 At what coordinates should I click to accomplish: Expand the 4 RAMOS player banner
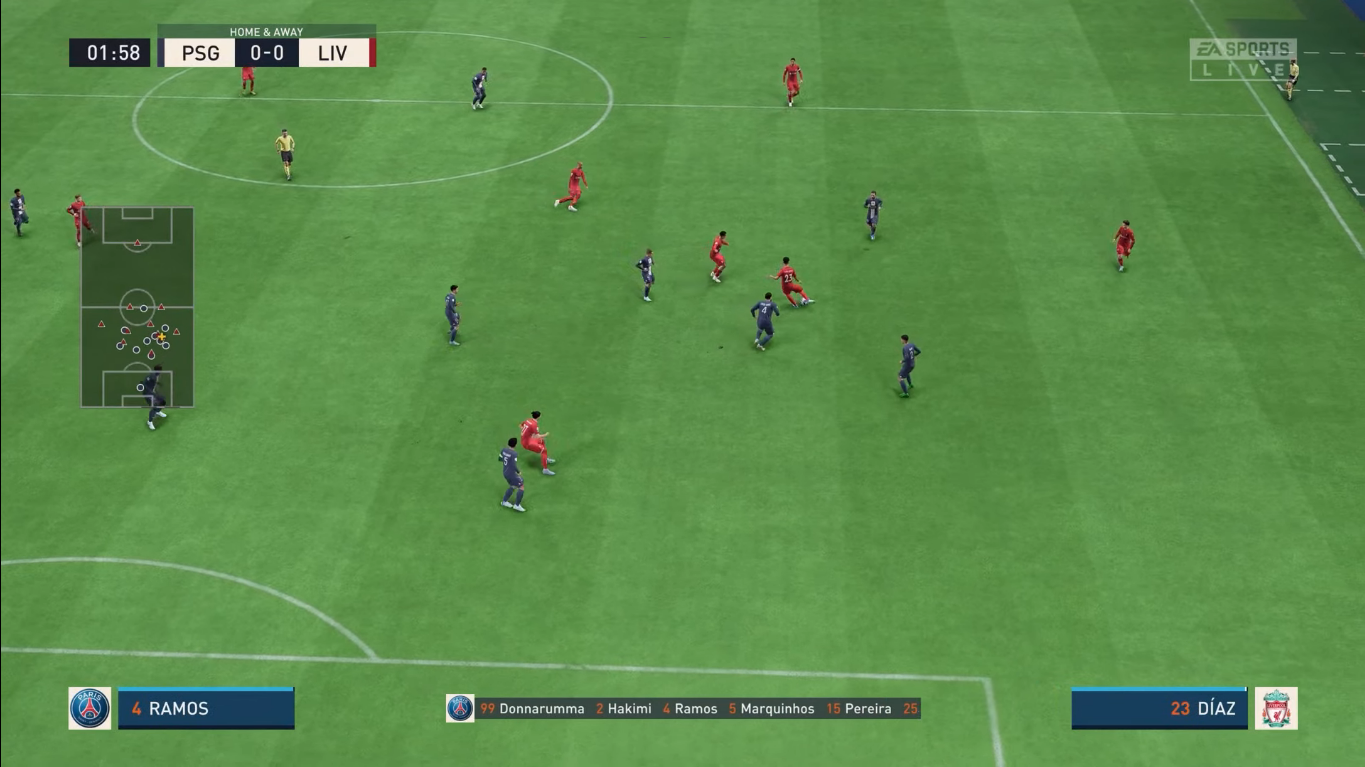(205, 707)
